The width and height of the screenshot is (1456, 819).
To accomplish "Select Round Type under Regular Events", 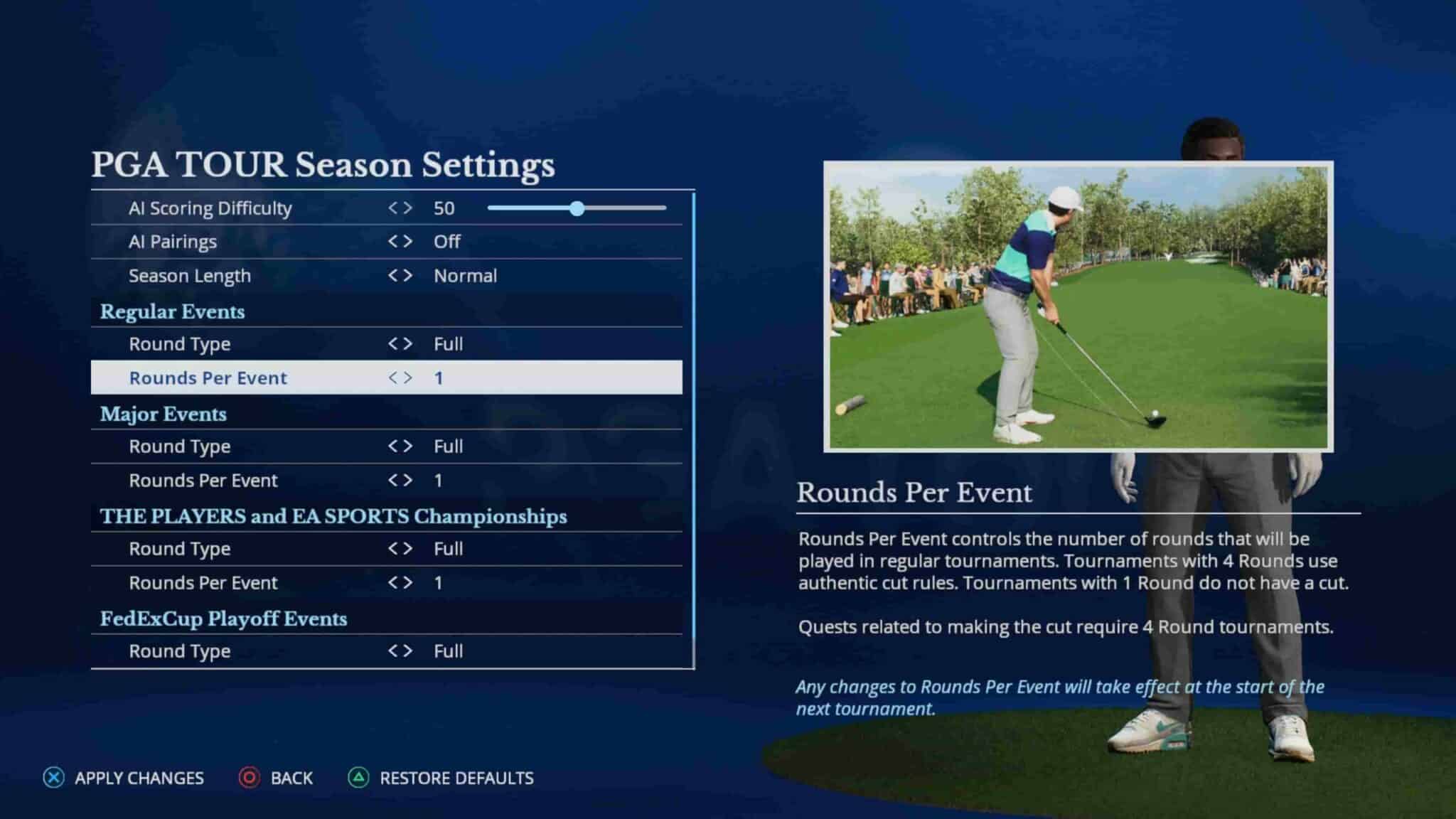I will tap(180, 344).
